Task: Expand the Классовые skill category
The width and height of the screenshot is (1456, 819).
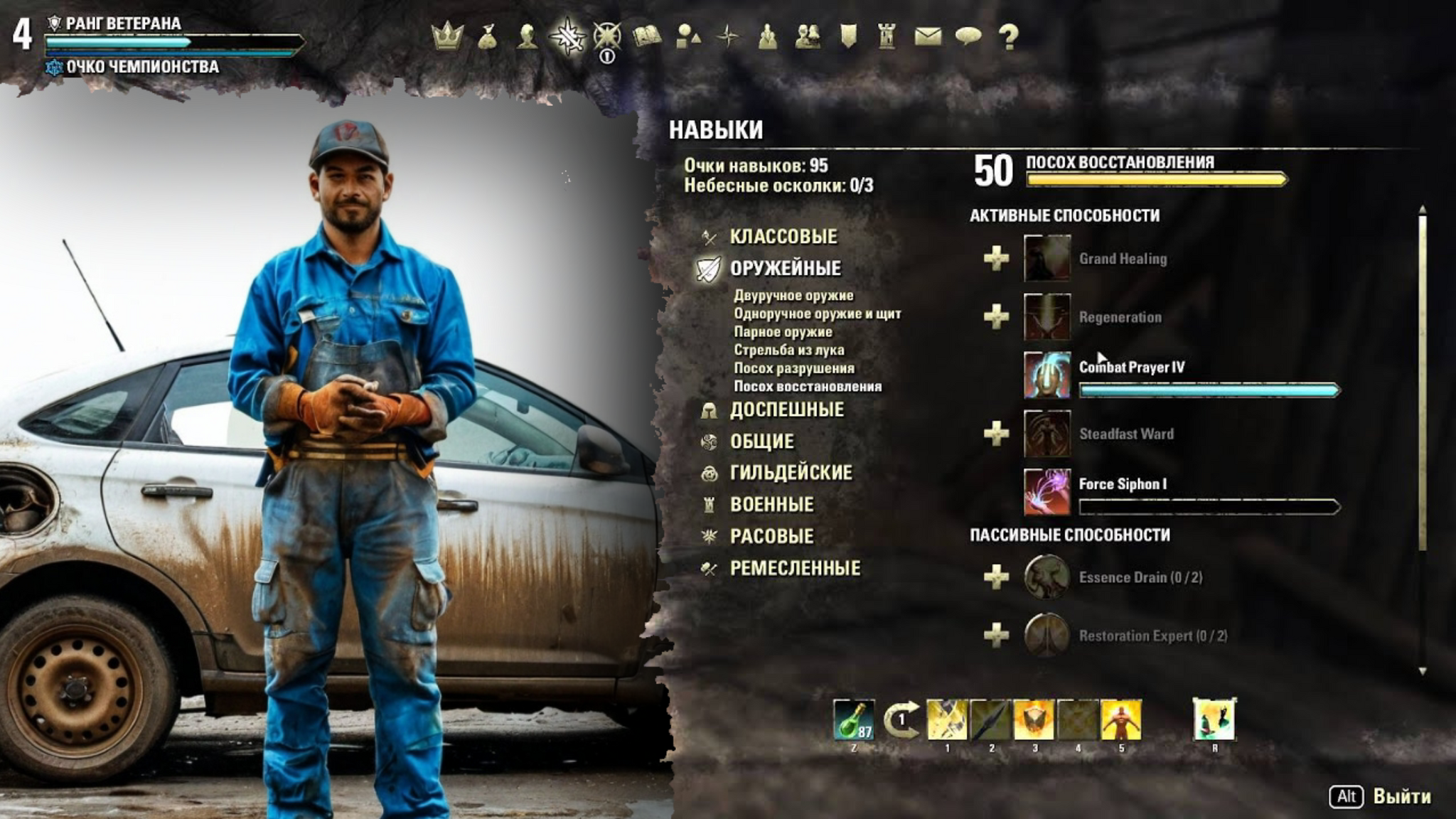Action: [x=783, y=237]
